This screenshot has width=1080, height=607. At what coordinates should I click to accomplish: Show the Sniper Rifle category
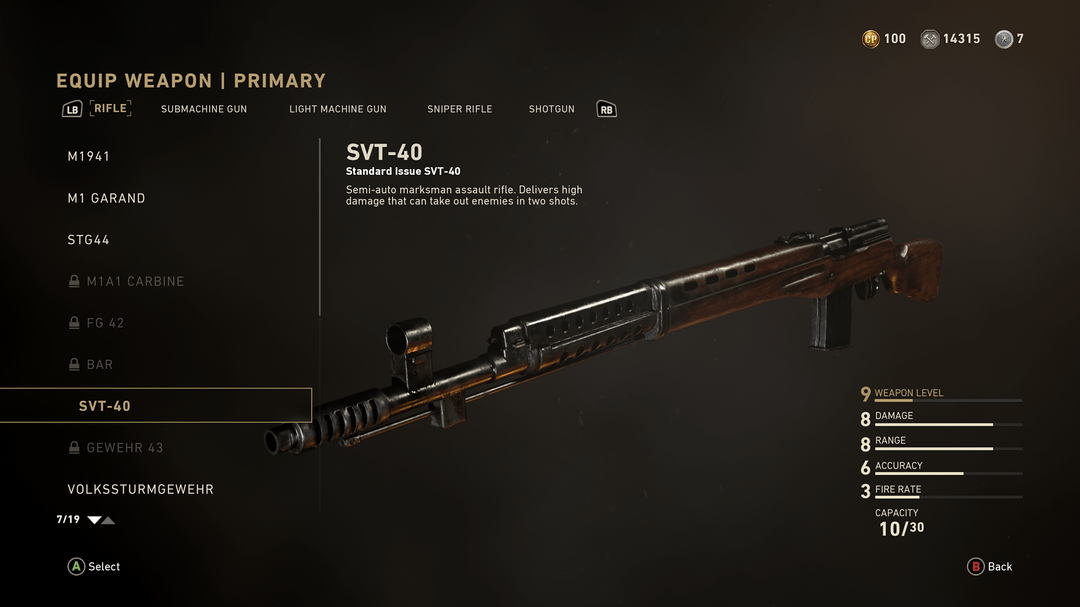[459, 109]
